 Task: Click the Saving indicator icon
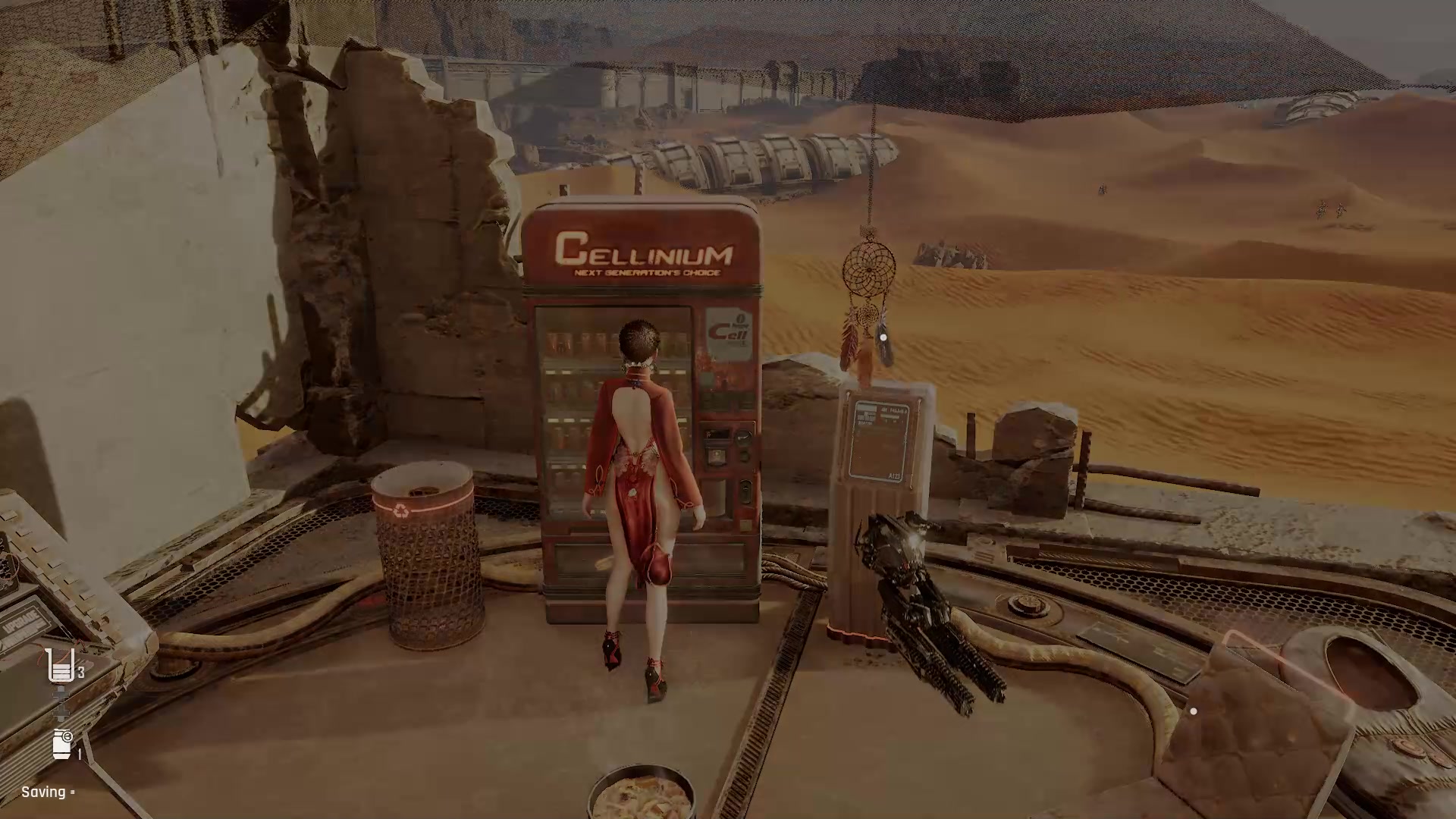[x=72, y=792]
